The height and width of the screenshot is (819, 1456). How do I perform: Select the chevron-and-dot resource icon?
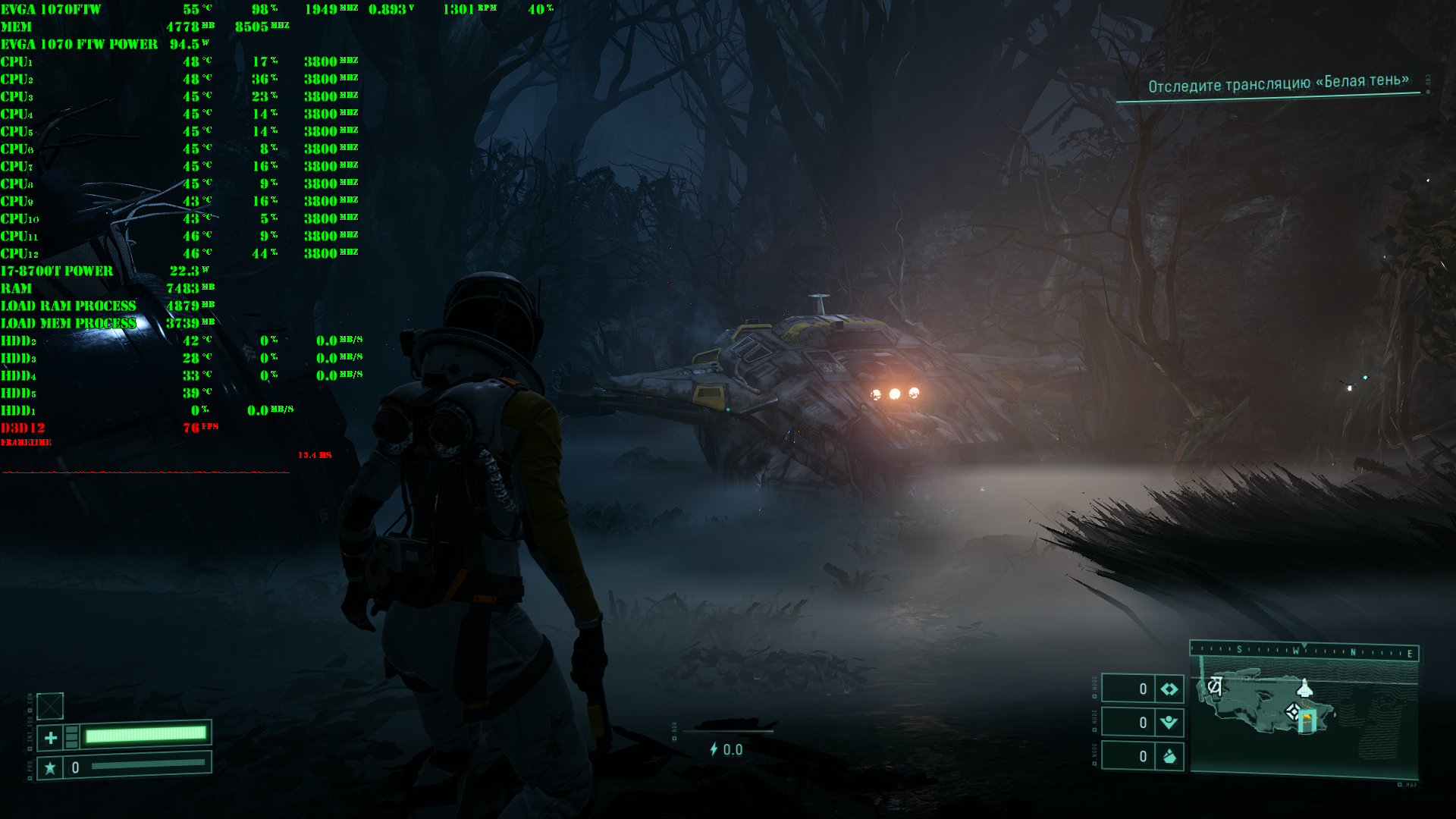(1169, 723)
